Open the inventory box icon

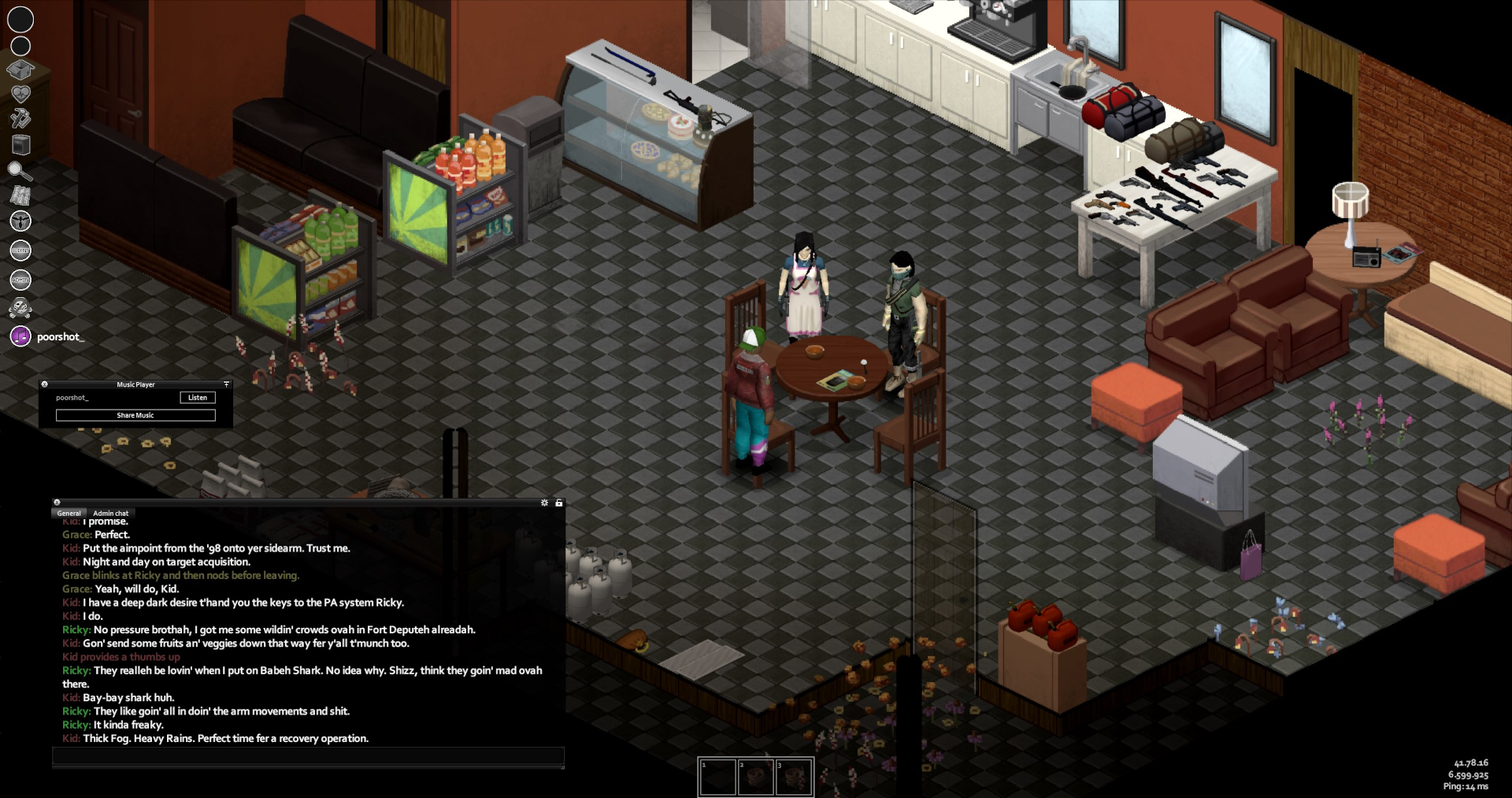click(20, 70)
